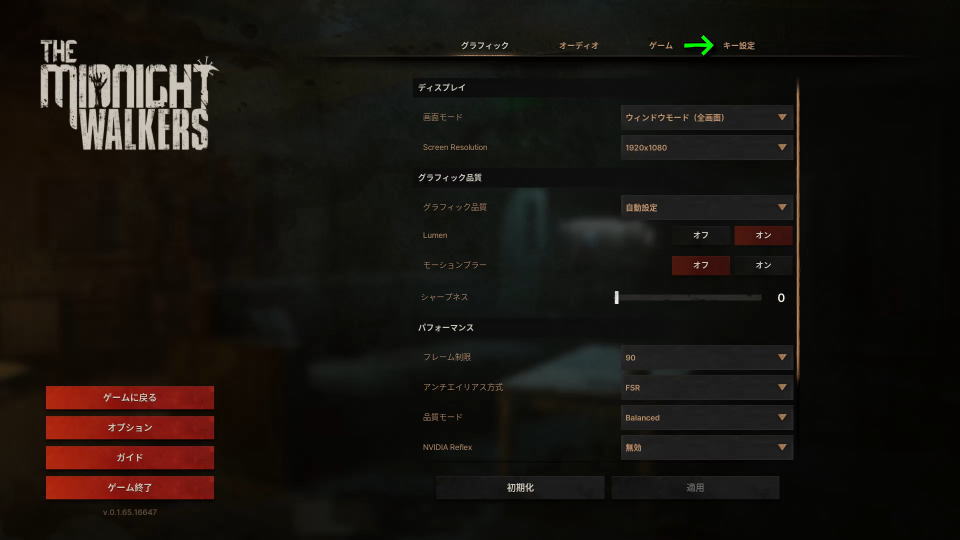Open the 画面モード dropdown
This screenshot has height=540, width=960.
coord(706,118)
